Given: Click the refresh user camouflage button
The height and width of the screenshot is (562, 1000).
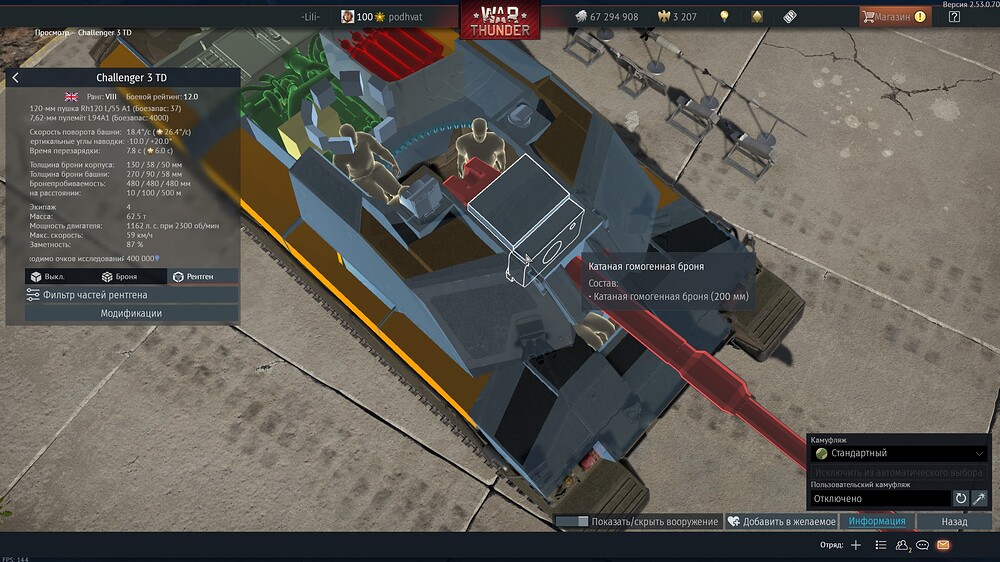Looking at the screenshot, I should [x=960, y=498].
